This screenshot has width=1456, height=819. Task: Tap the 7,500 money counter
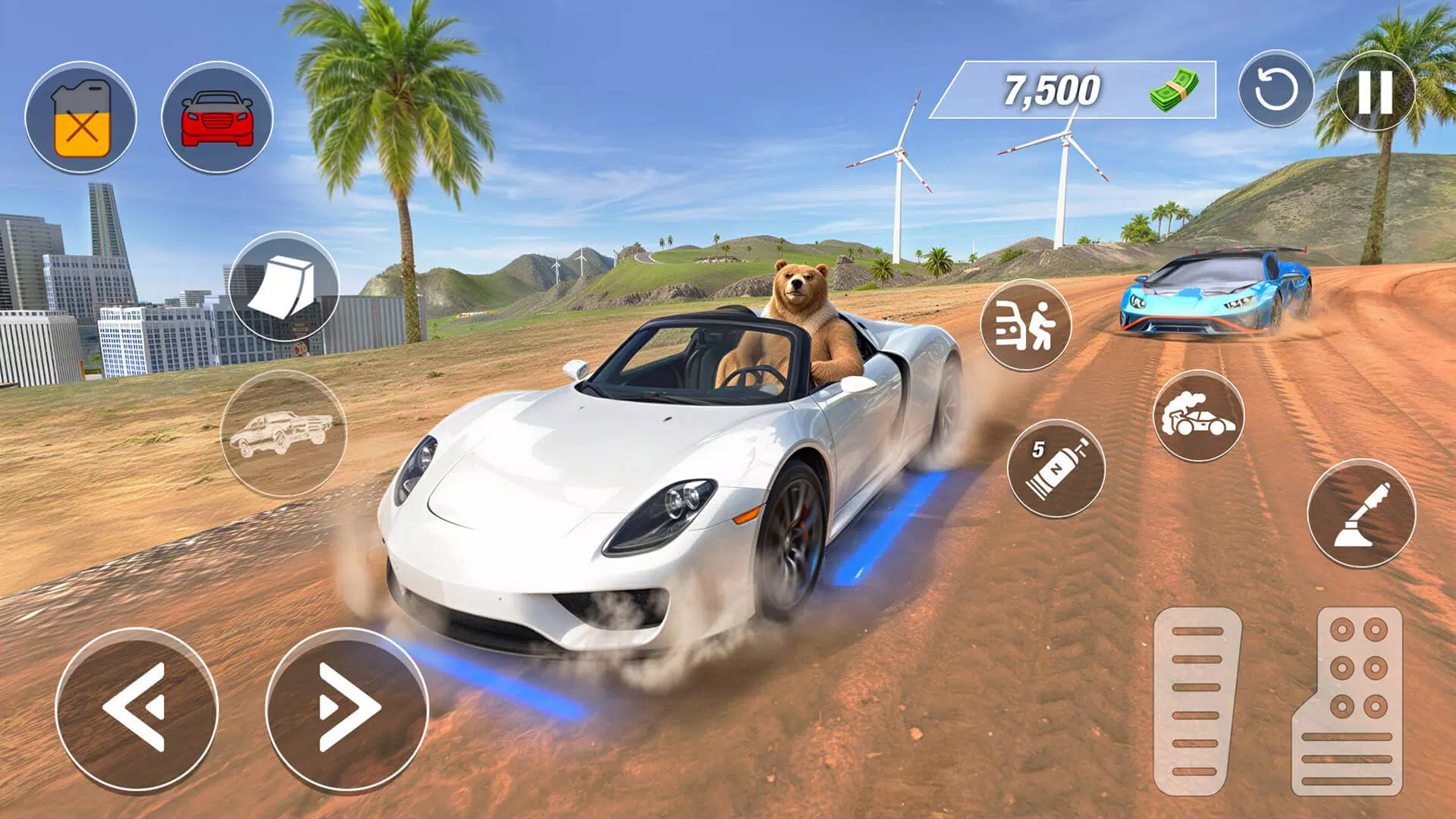tap(1053, 91)
